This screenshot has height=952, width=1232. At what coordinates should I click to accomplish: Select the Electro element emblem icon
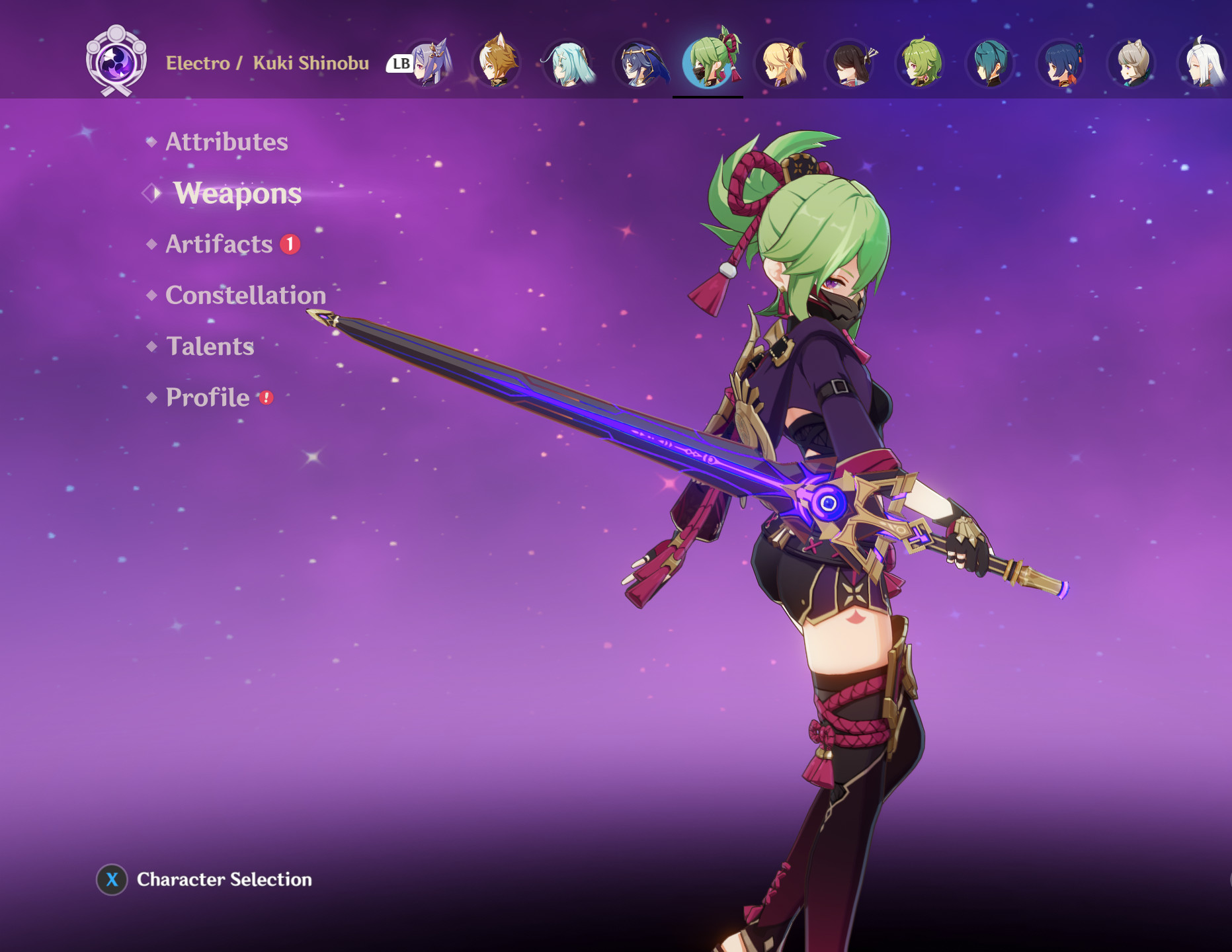pyautogui.click(x=116, y=59)
